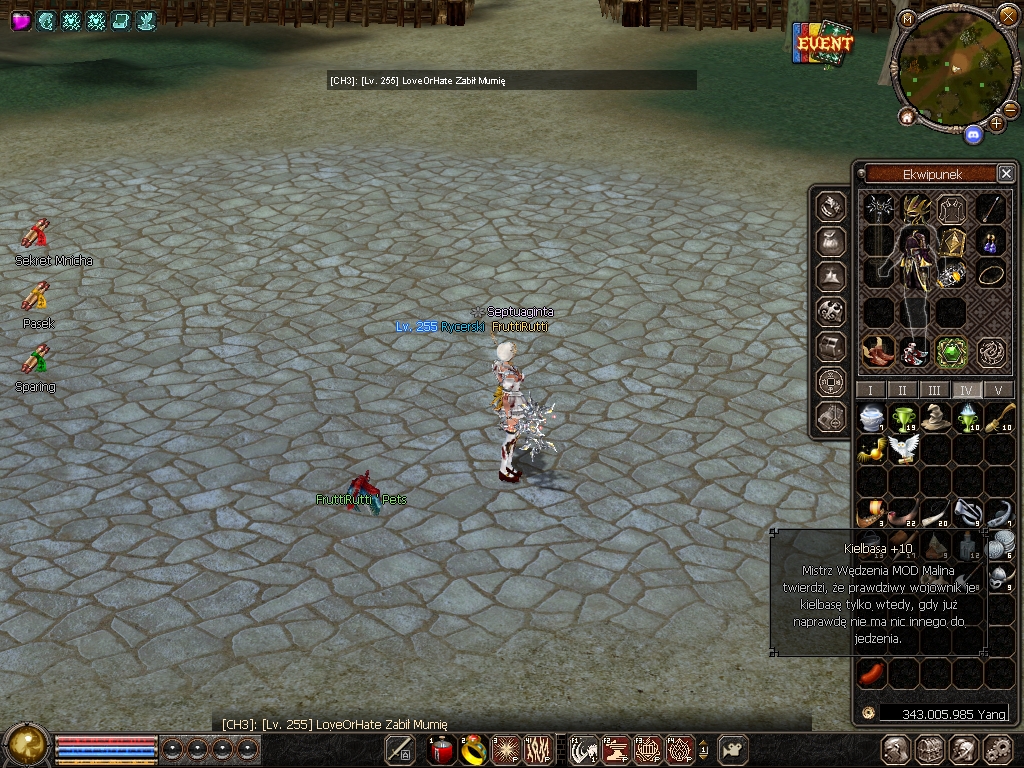Open the Sparing quest scroll
Screen dimensions: 1024x768
click(36, 359)
